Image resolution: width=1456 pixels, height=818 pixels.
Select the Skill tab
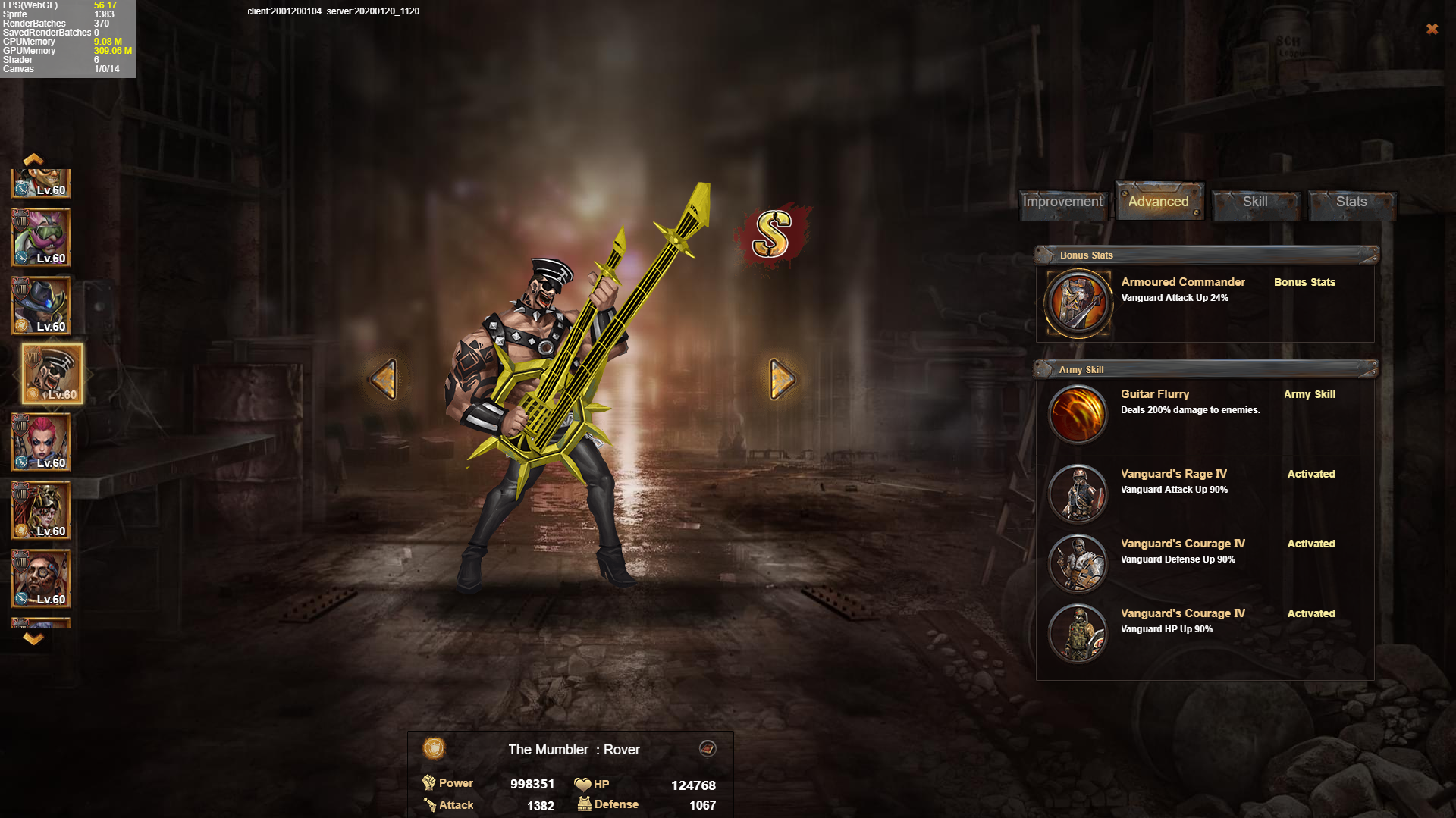pos(1255,202)
